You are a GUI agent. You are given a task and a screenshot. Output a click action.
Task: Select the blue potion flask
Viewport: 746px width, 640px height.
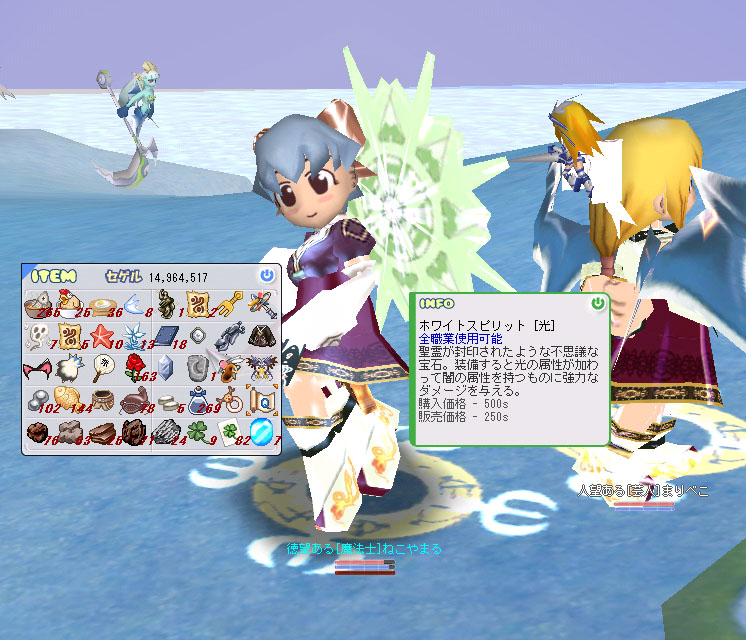point(197,400)
